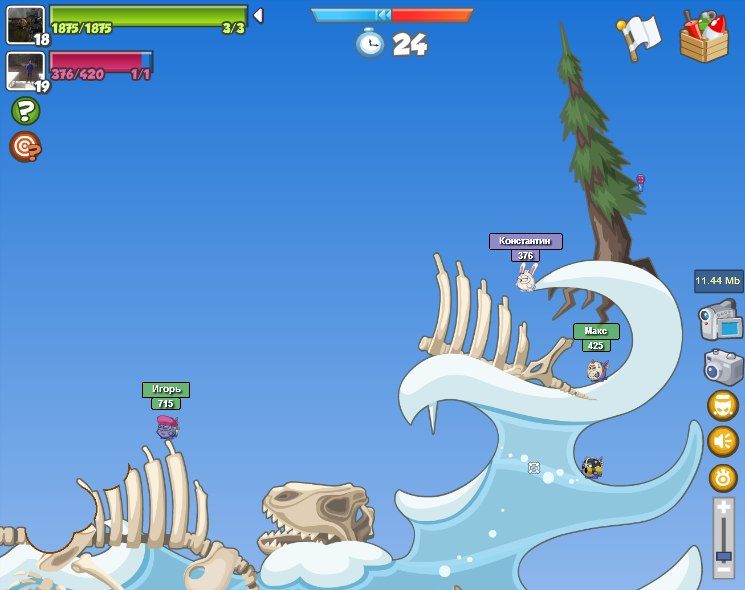
Task: Start recording with the video camera icon
Action: point(721,322)
